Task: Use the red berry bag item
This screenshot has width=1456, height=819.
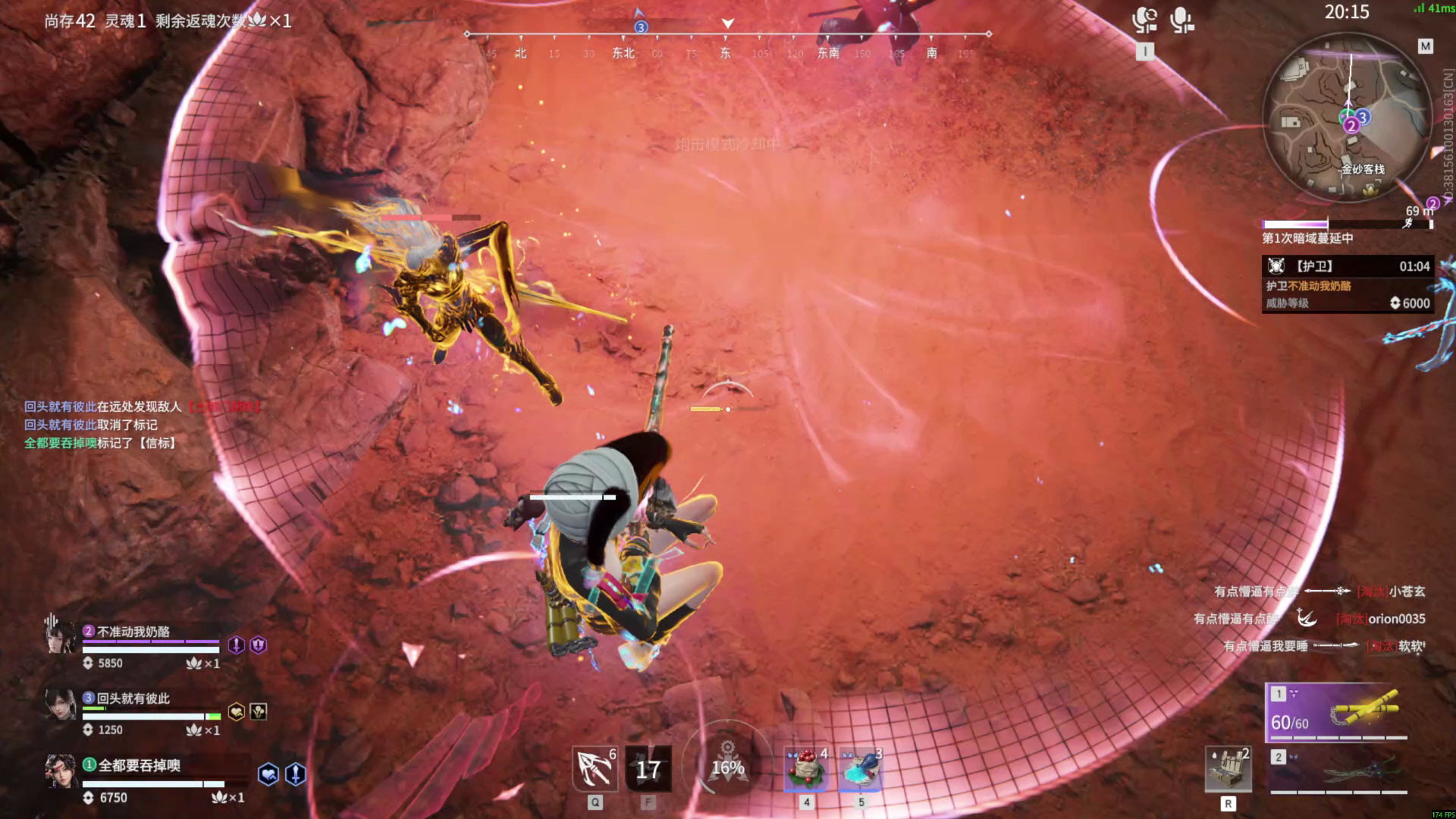Action: pyautogui.click(x=806, y=769)
